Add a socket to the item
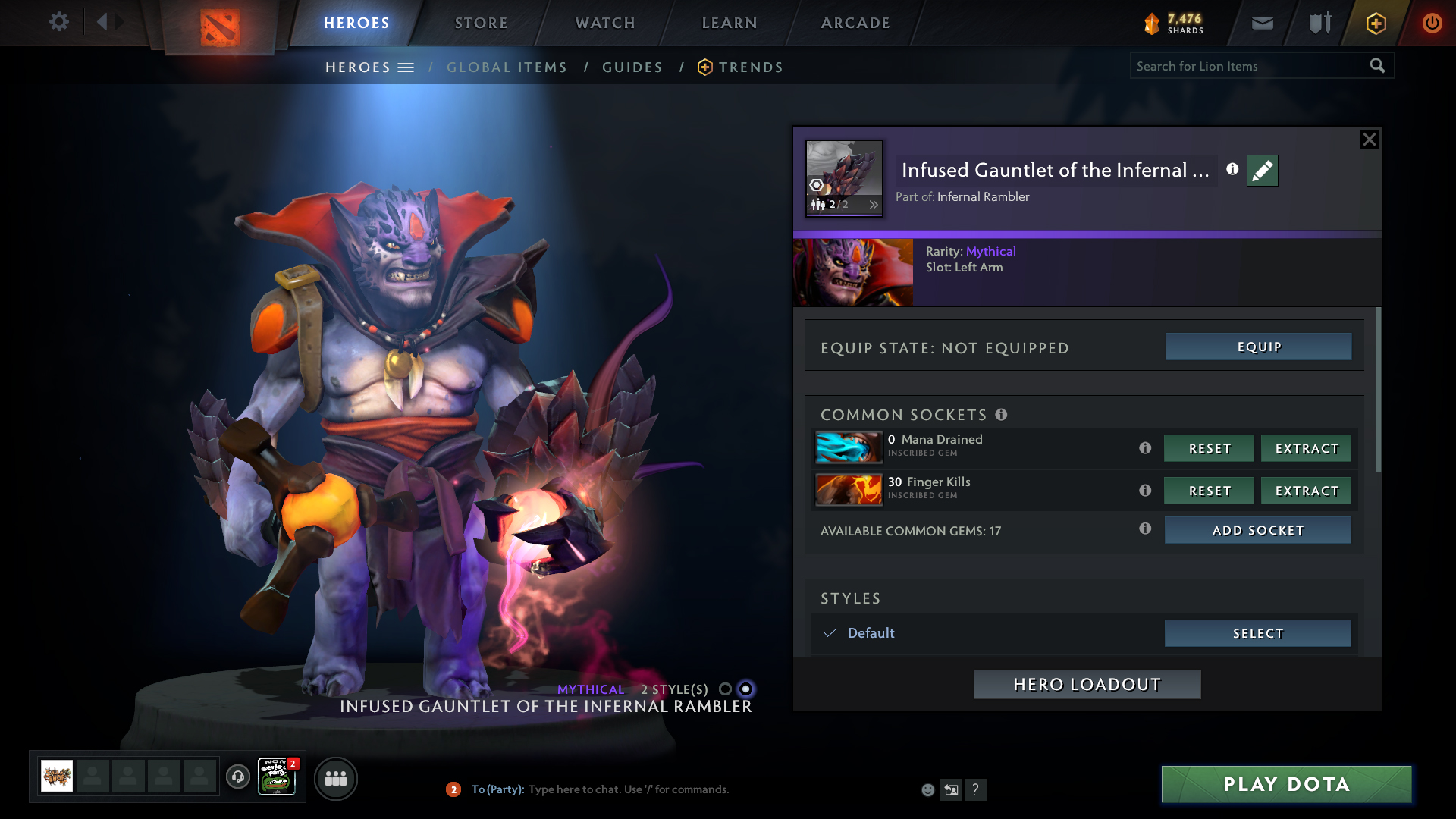1456x819 pixels. (x=1257, y=530)
